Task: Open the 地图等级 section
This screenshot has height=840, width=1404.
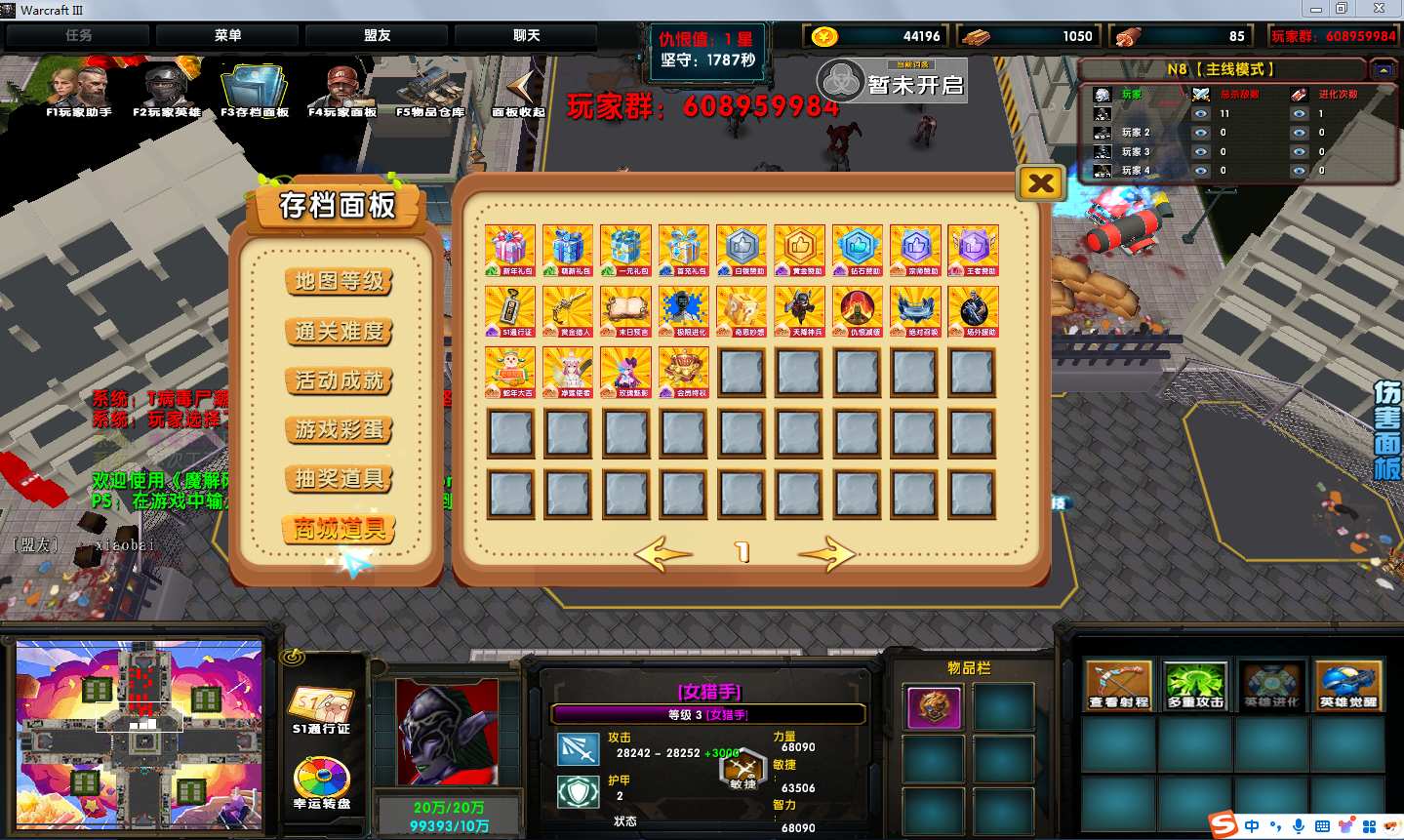Action: point(340,281)
